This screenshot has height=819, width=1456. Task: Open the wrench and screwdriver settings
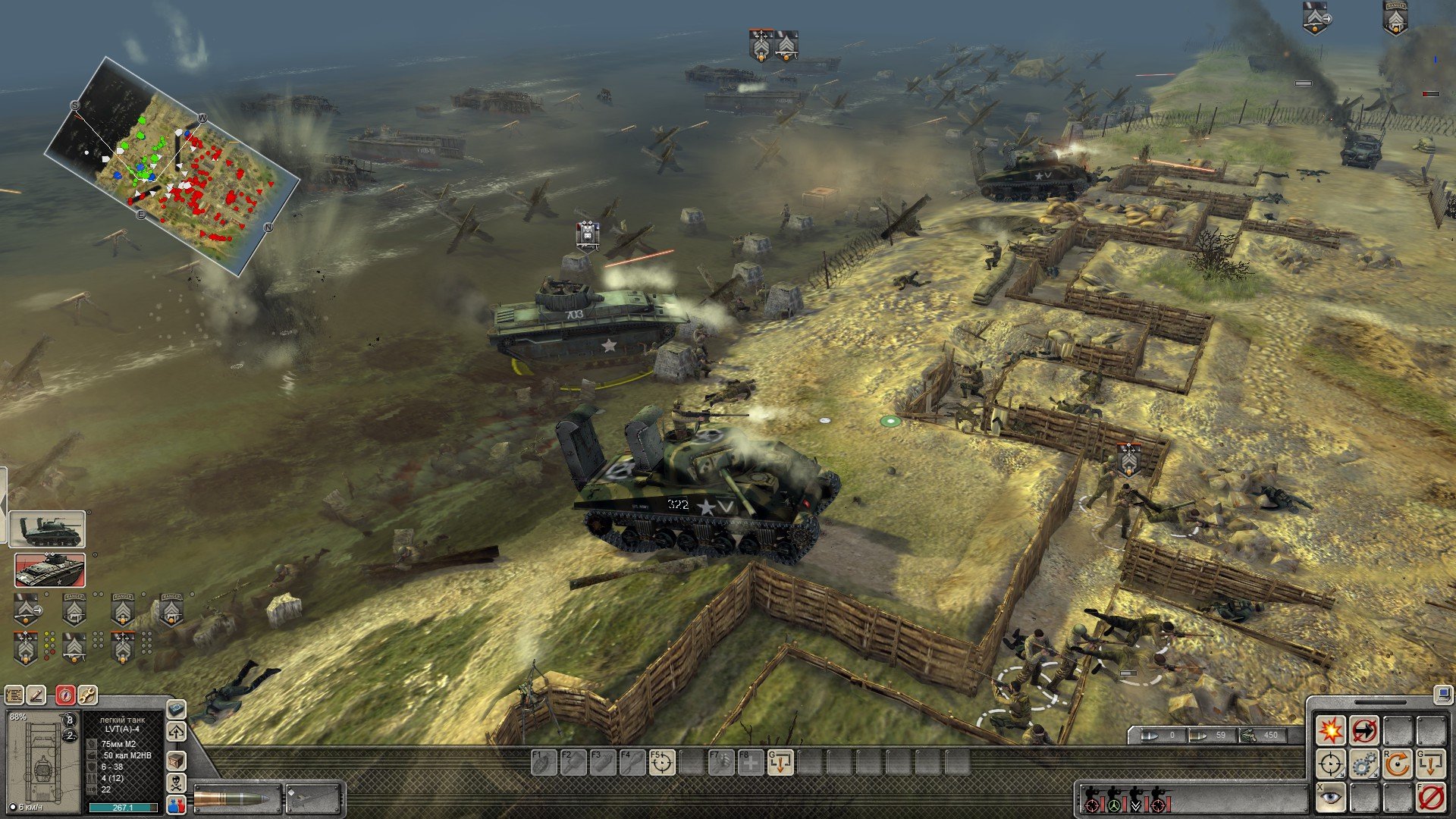87,695
